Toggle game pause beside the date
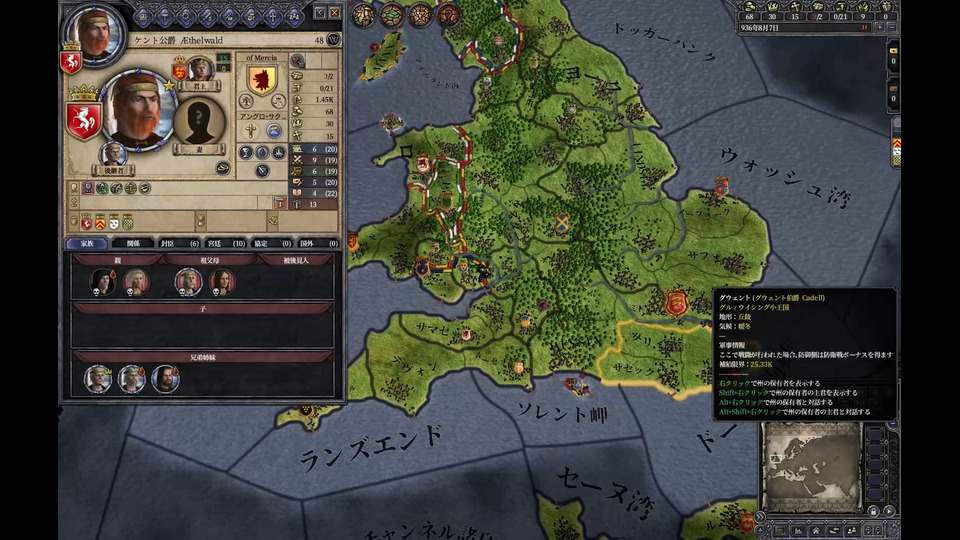Image resolution: width=960 pixels, height=540 pixels. click(864, 28)
